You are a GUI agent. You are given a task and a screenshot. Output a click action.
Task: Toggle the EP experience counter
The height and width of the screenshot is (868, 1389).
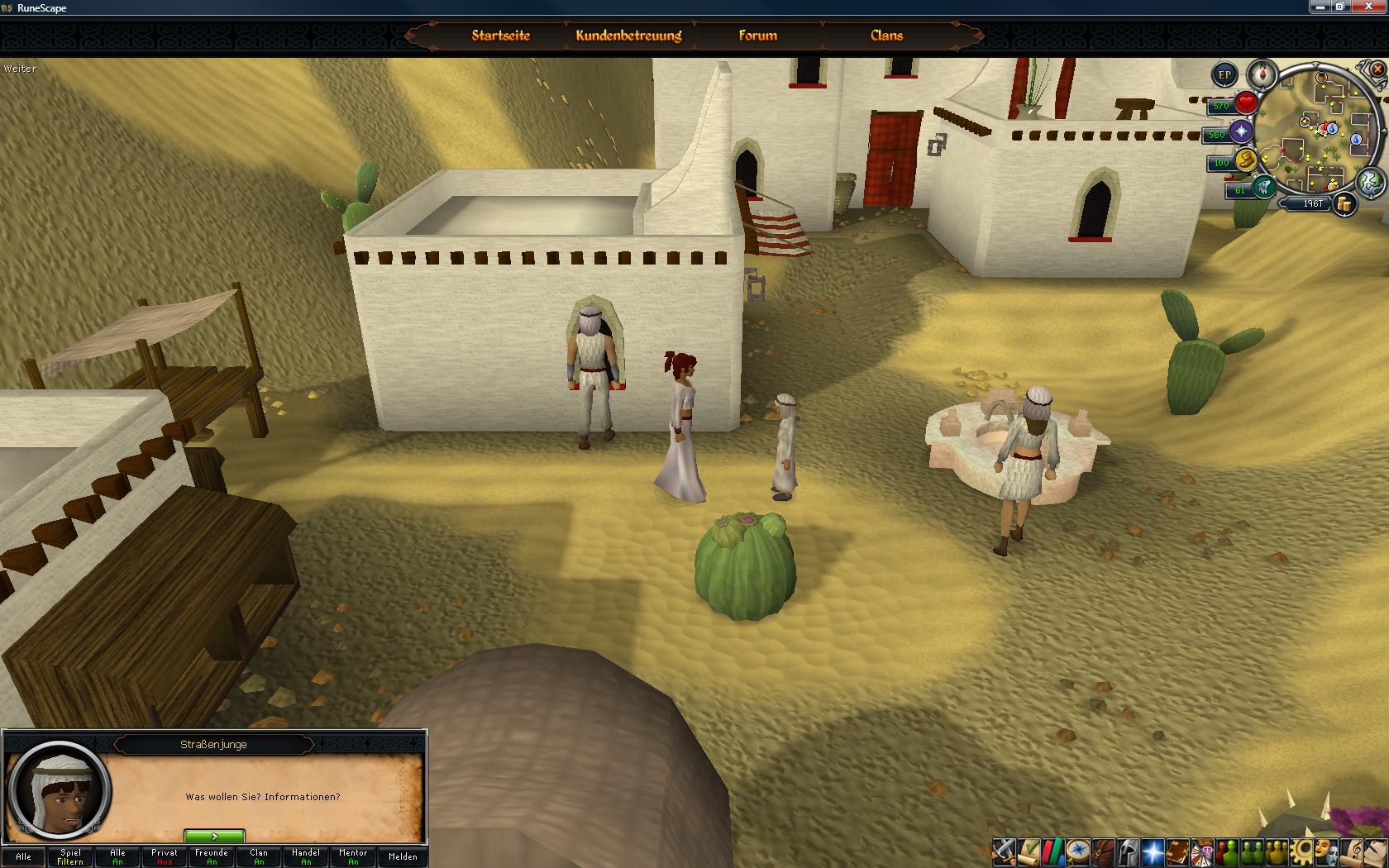[x=1224, y=75]
